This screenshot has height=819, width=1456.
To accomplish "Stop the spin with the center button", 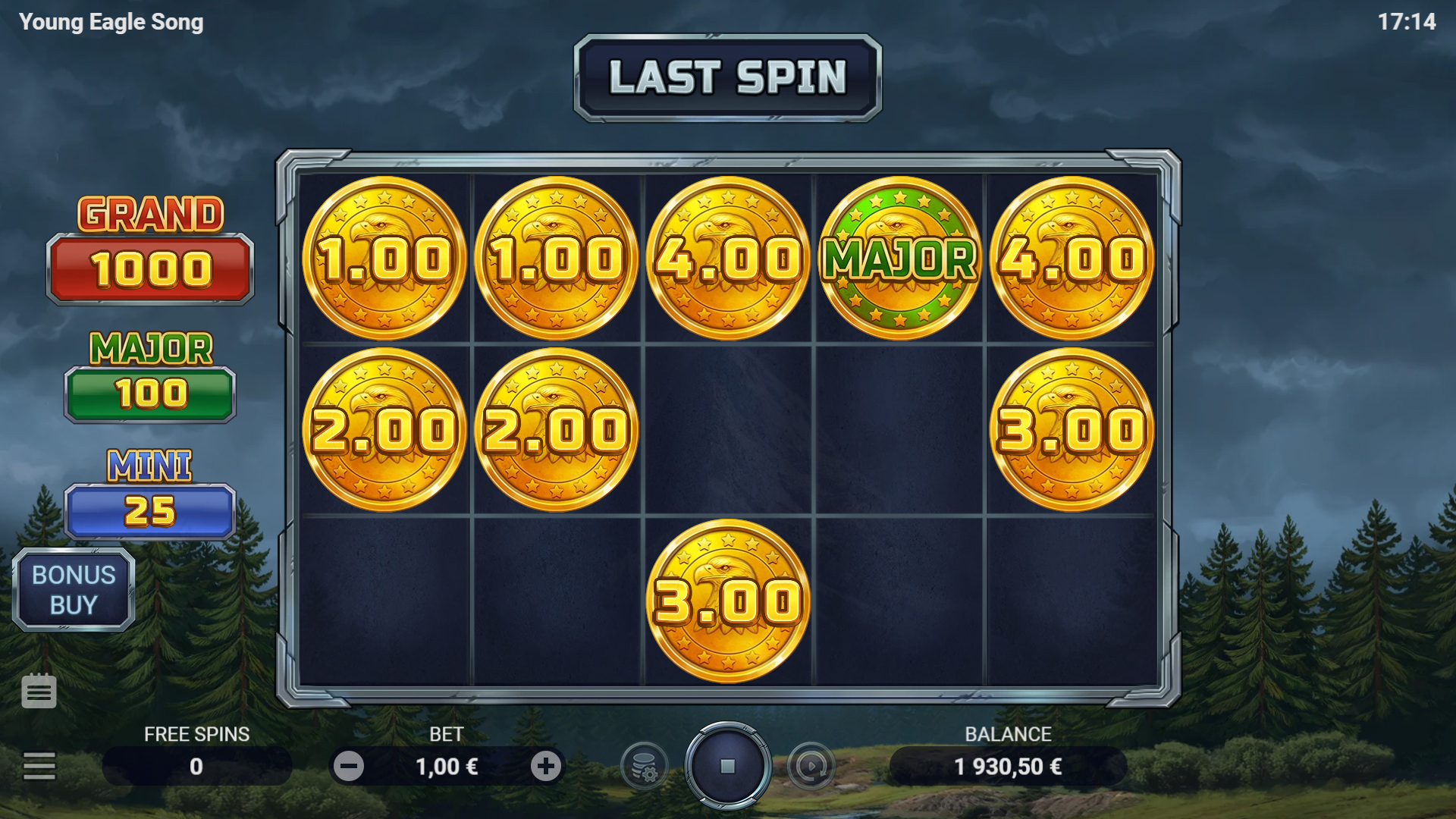I will [x=727, y=766].
